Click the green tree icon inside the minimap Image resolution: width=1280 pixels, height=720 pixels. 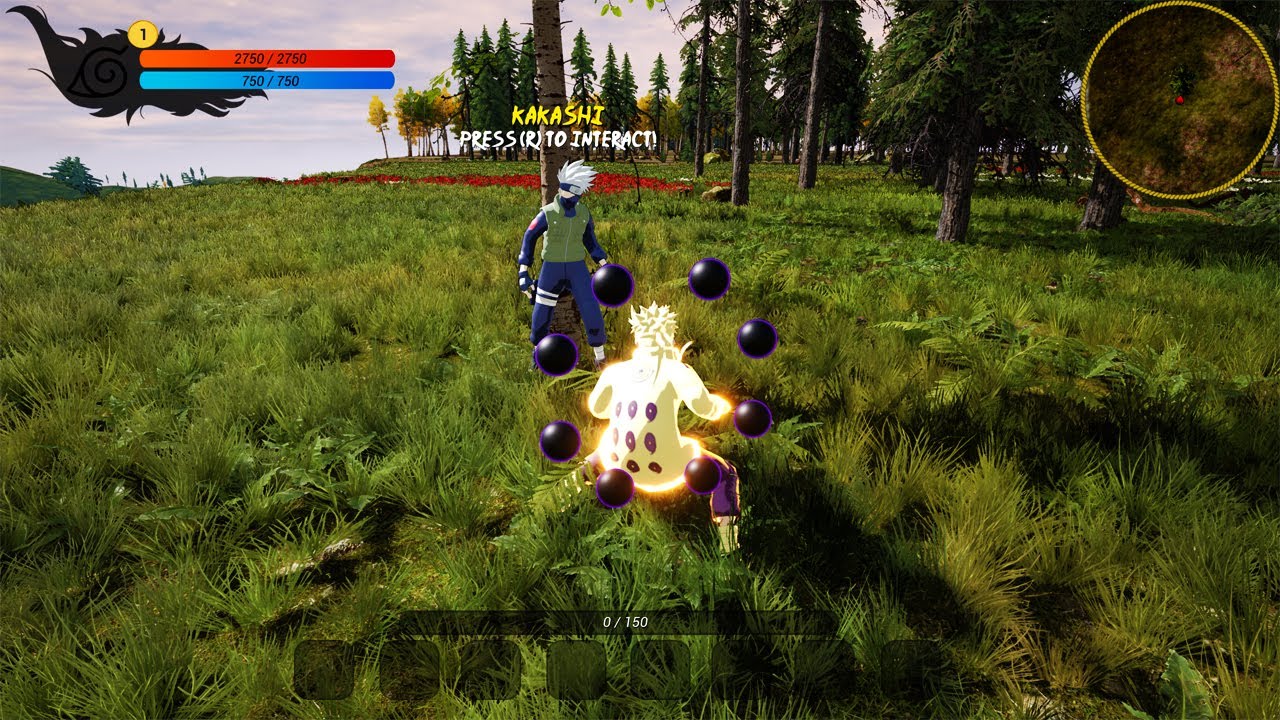click(1182, 77)
